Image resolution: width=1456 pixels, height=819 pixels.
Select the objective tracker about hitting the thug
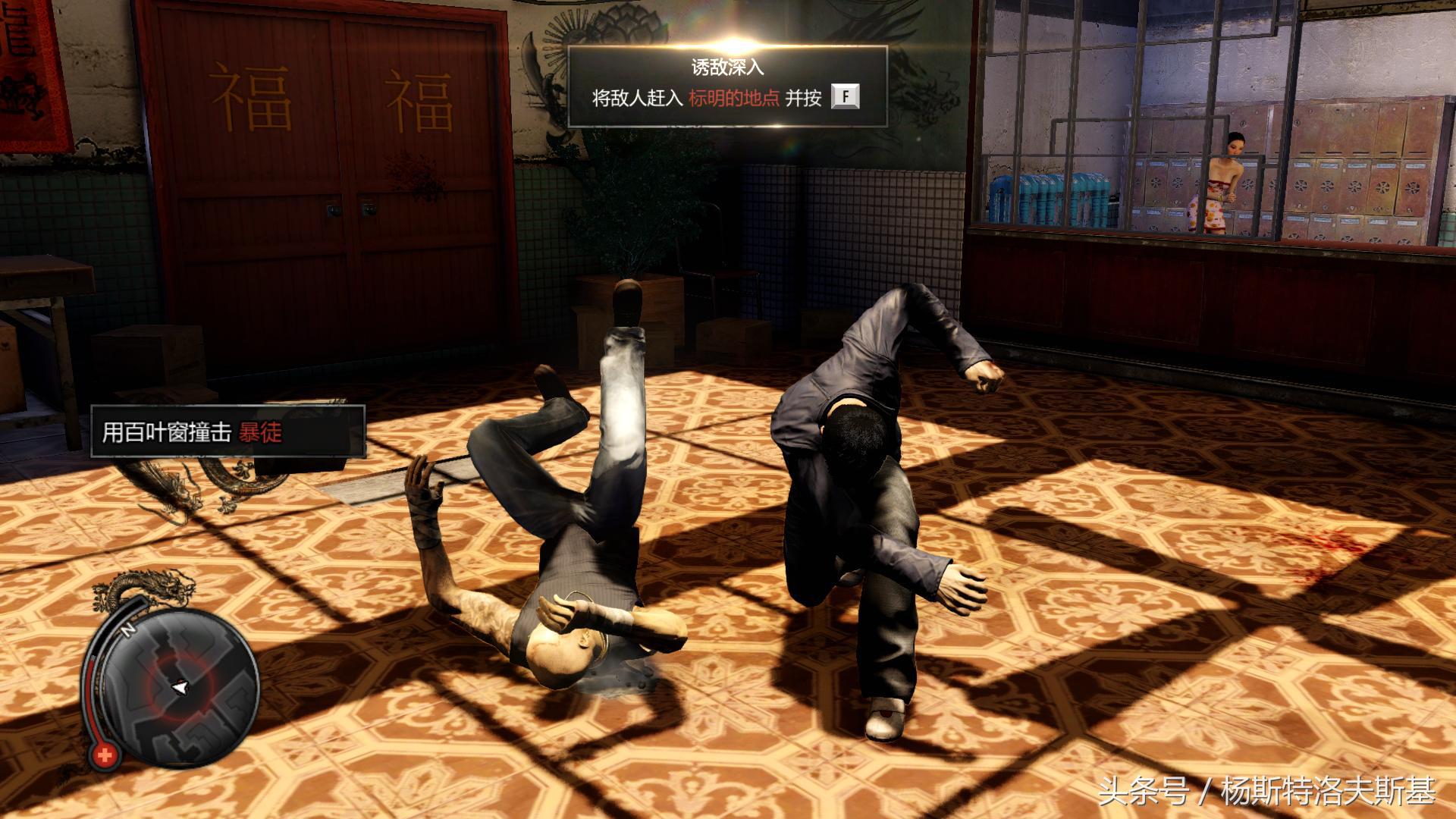coord(227,431)
